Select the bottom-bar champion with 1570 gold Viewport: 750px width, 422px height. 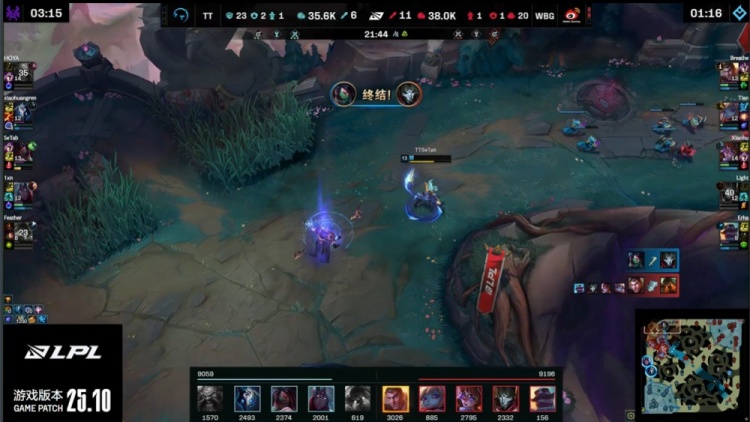[x=210, y=398]
